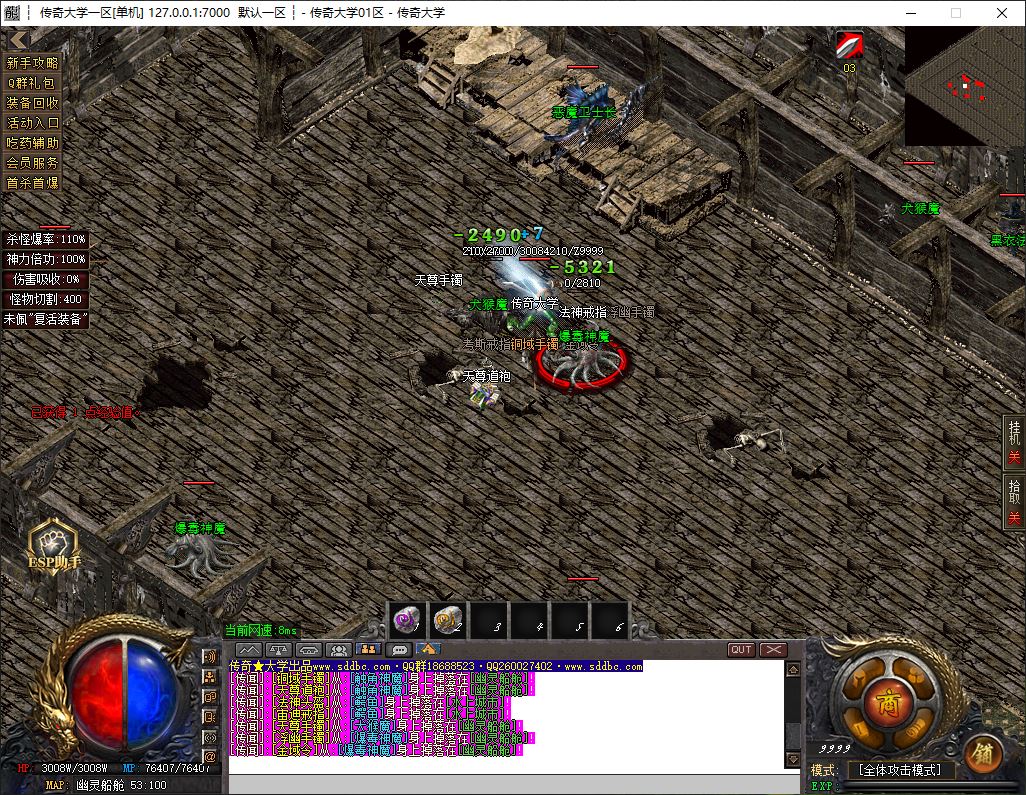Open the 吃药辅助 potion assist settings
The width and height of the screenshot is (1026, 795).
click(x=33, y=143)
